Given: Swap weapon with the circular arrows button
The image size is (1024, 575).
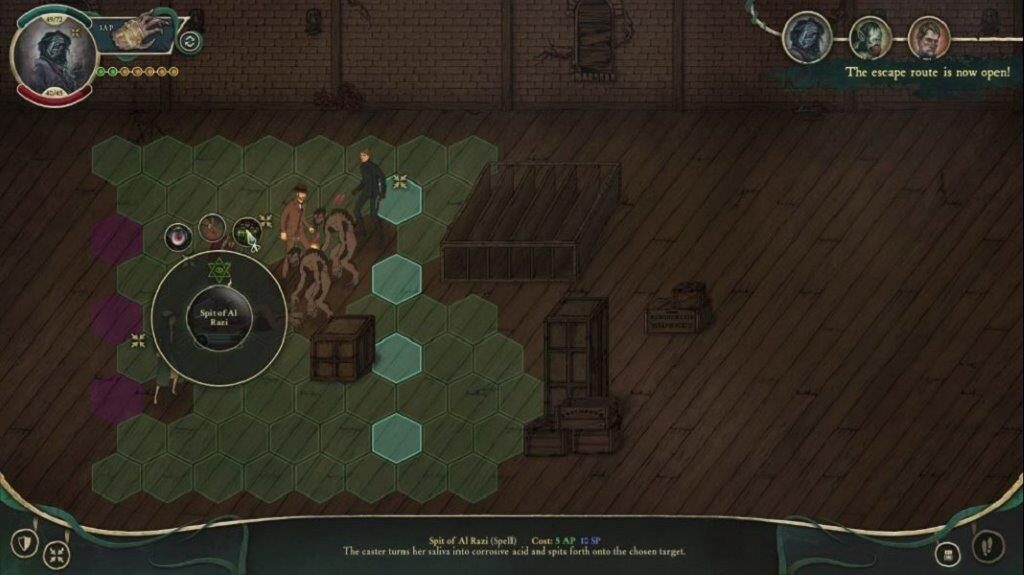Looking at the screenshot, I should [x=189, y=41].
